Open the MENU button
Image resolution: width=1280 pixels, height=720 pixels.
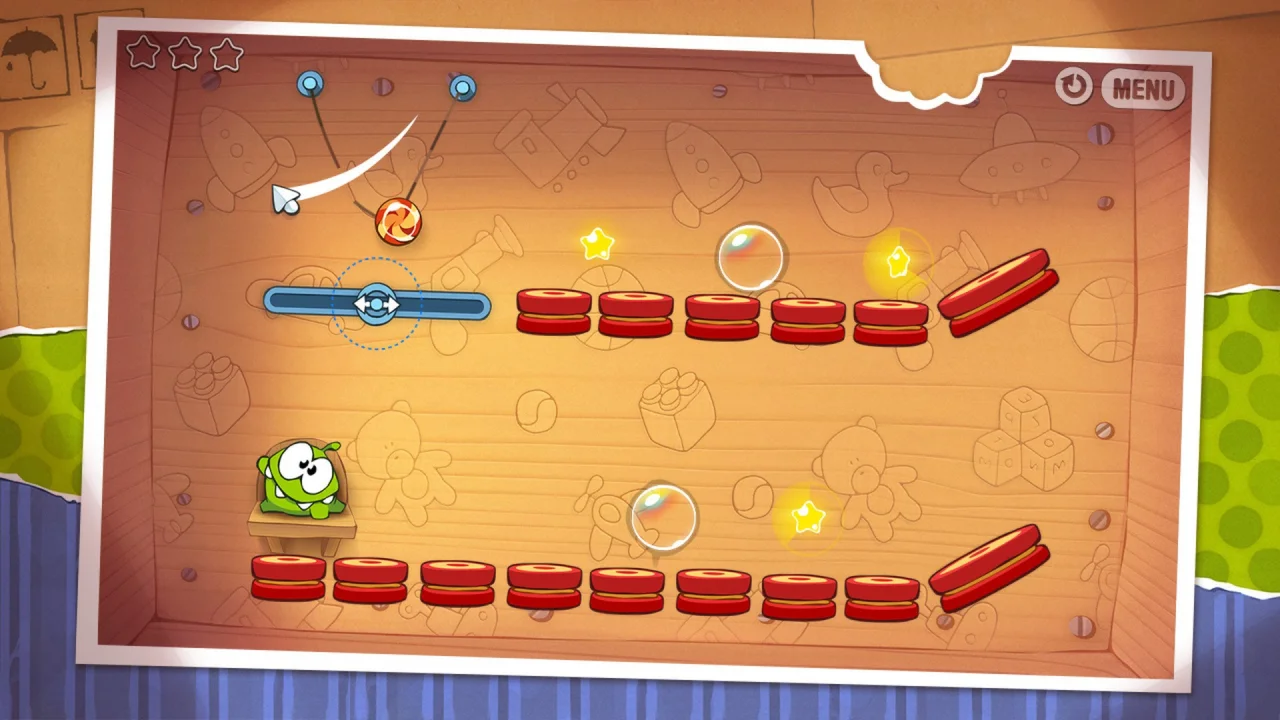tap(1143, 90)
